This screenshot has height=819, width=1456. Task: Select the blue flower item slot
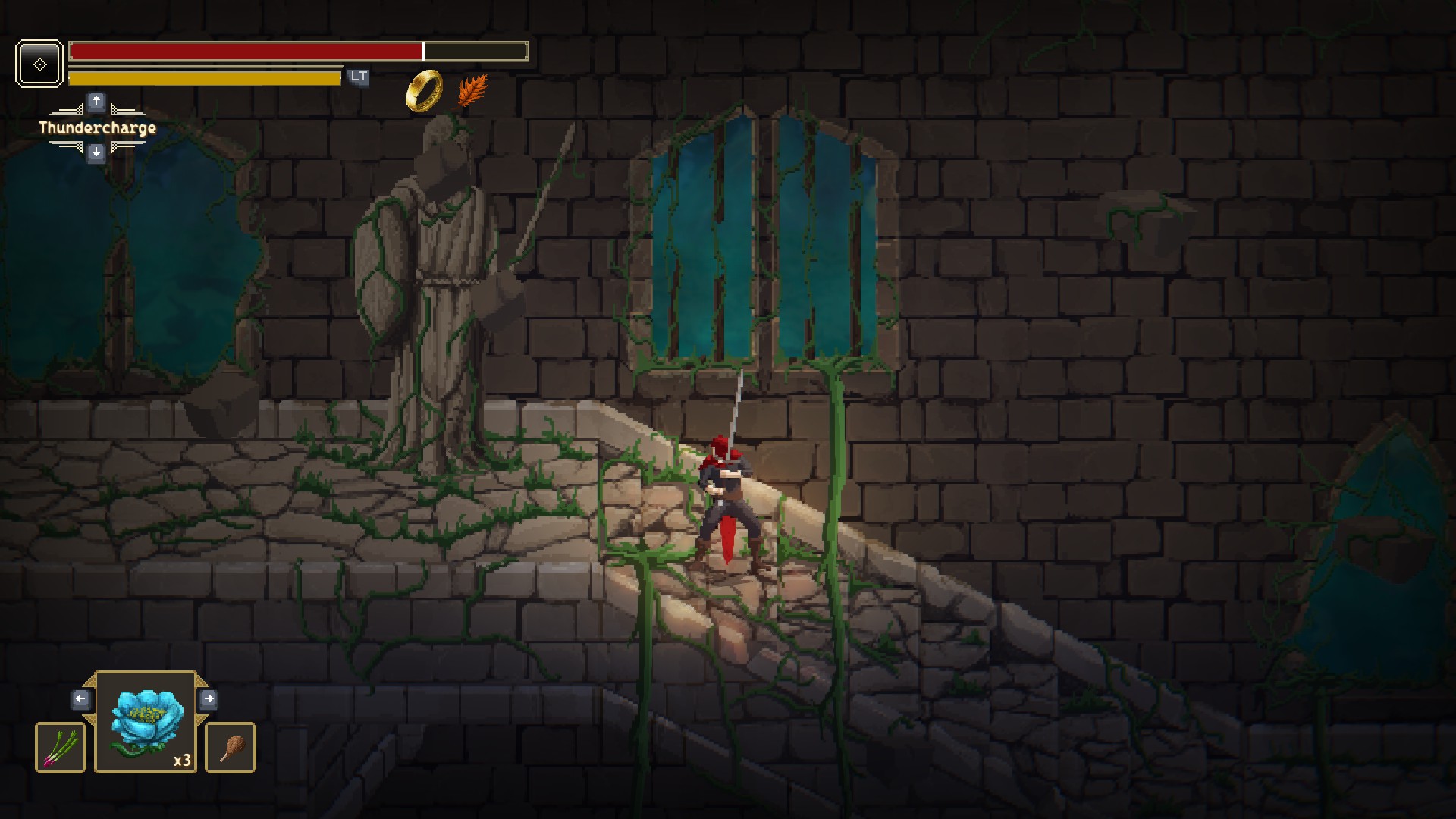(x=146, y=722)
